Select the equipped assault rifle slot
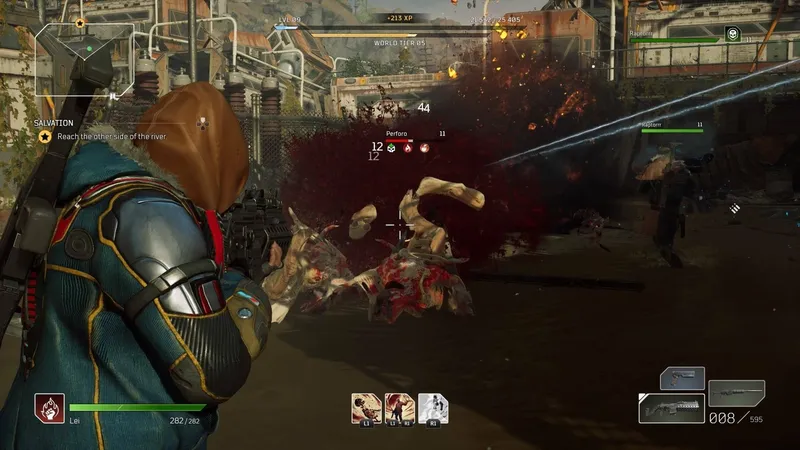800x450 pixels. tap(671, 408)
